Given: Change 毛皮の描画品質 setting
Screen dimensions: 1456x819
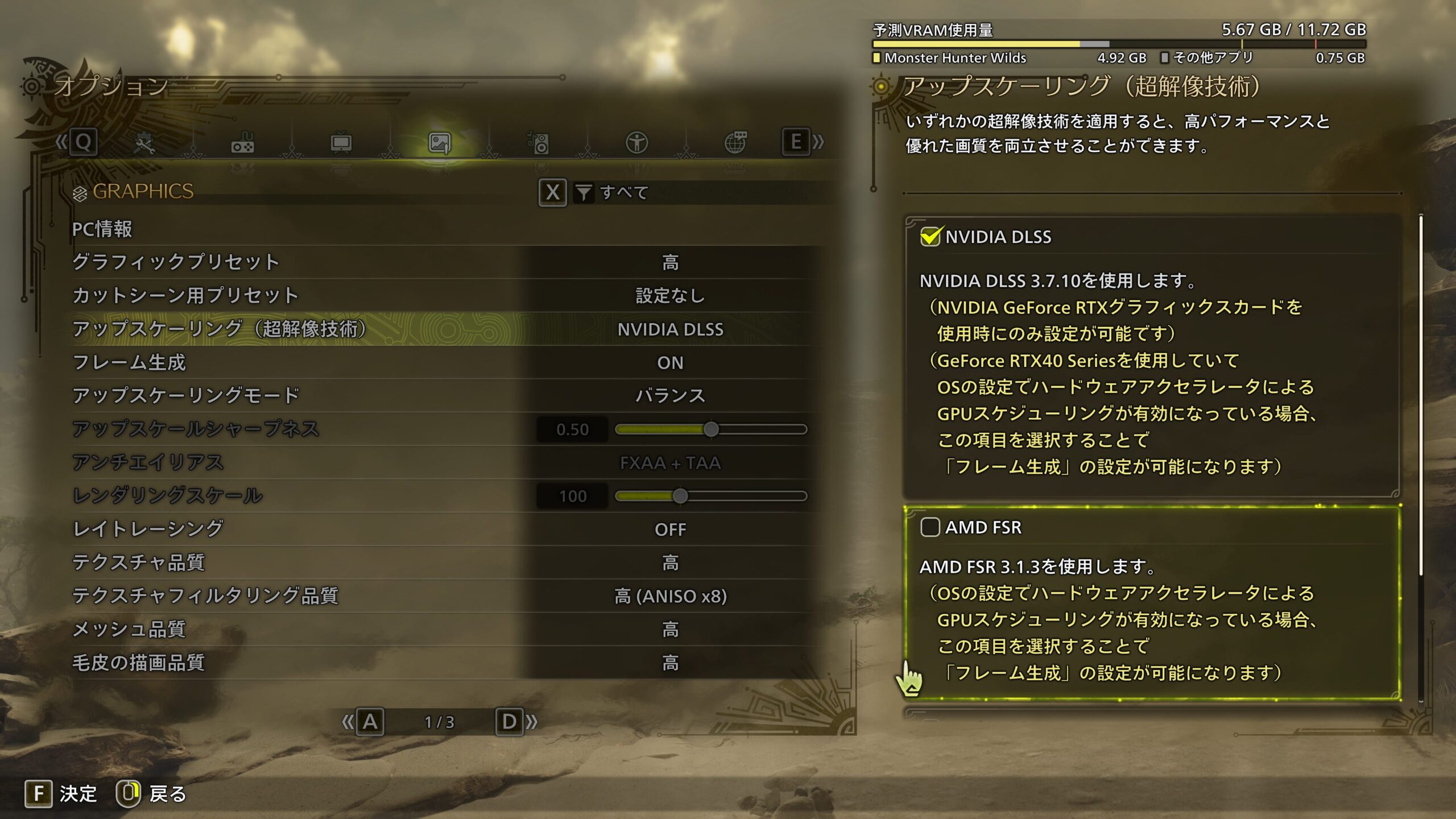Looking at the screenshot, I should pyautogui.click(x=670, y=663).
